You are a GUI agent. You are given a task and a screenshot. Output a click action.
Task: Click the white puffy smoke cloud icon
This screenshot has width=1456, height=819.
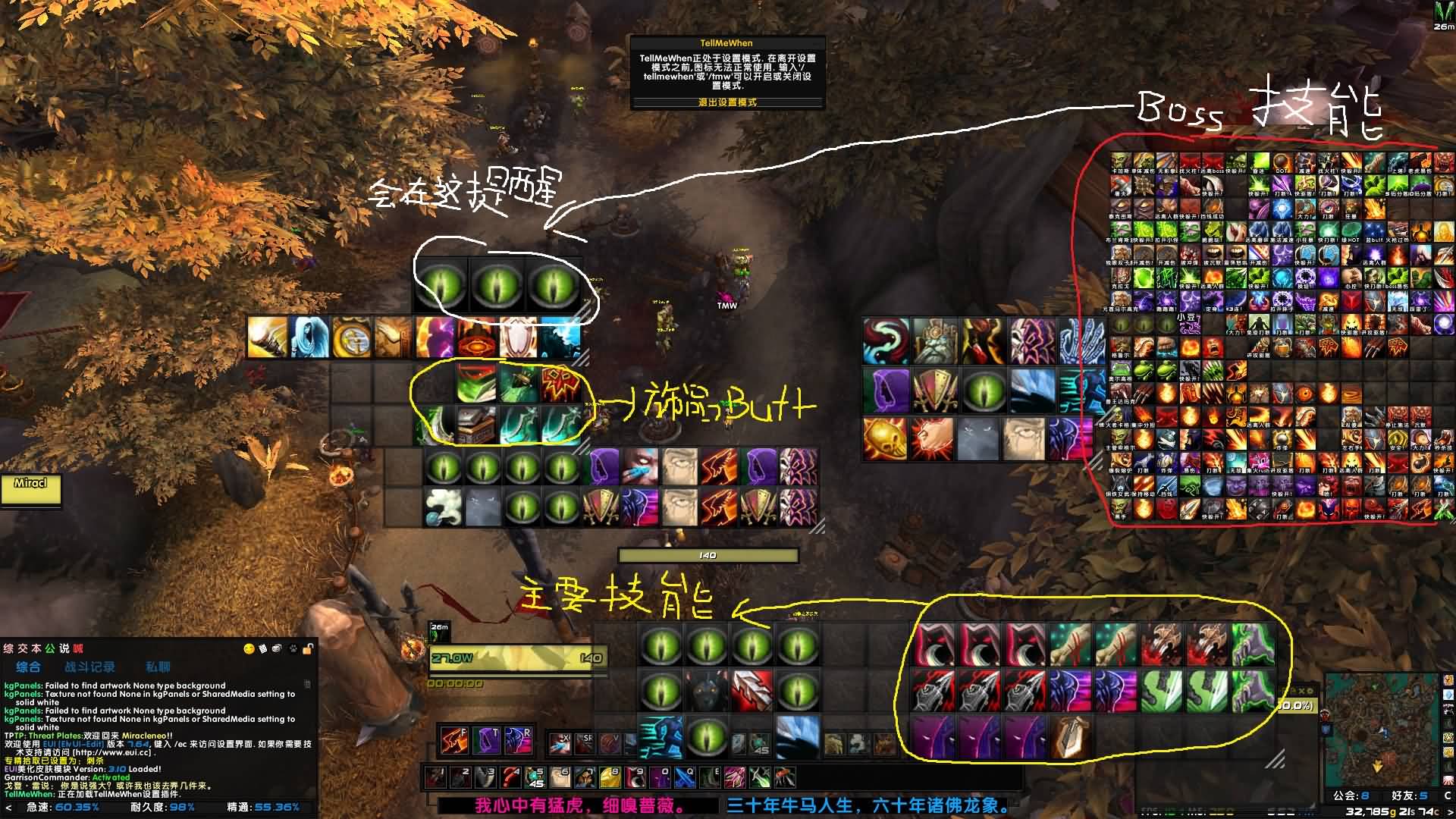(x=444, y=507)
